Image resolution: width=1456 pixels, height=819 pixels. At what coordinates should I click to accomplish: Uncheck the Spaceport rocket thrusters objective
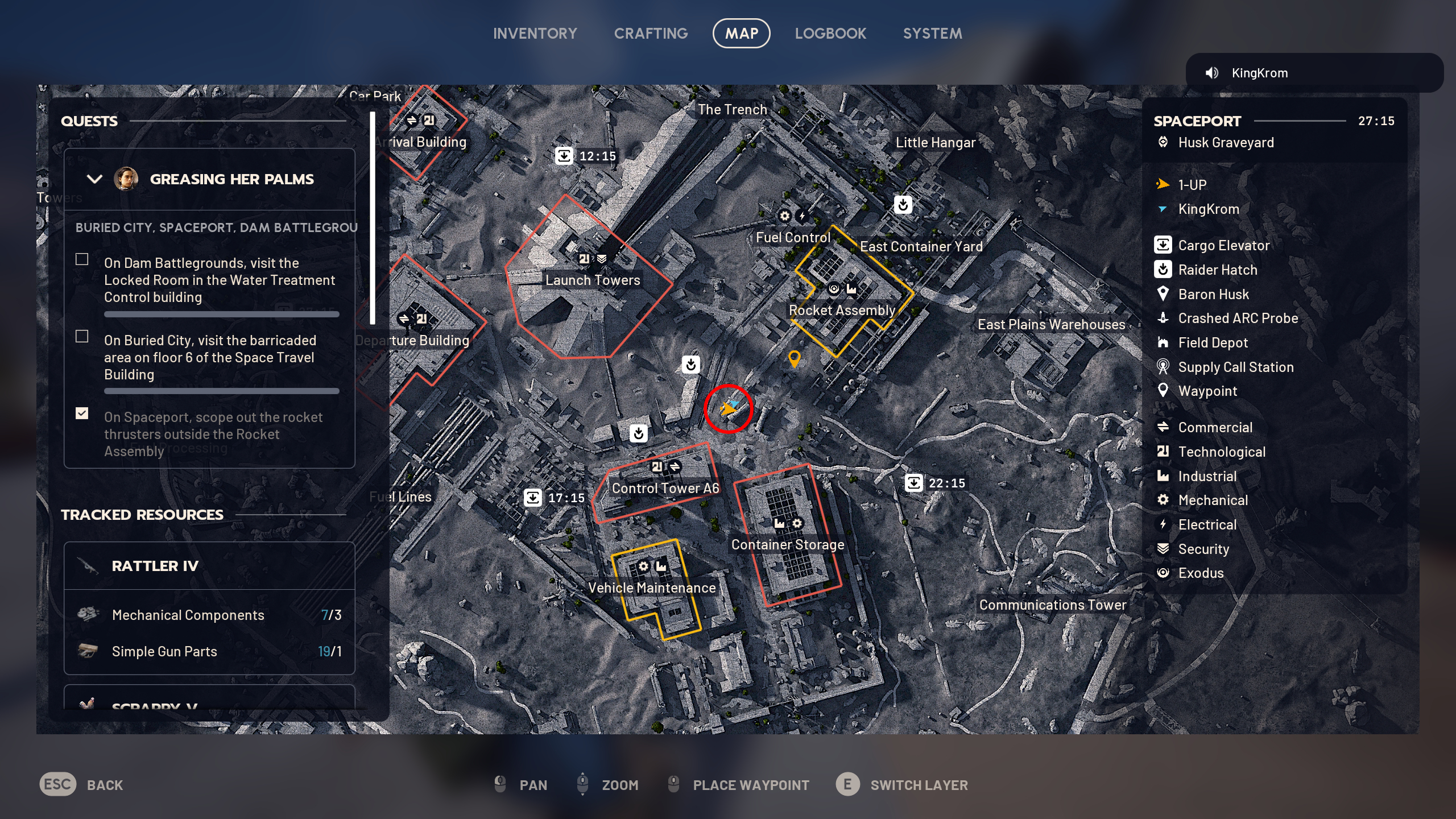point(82,413)
